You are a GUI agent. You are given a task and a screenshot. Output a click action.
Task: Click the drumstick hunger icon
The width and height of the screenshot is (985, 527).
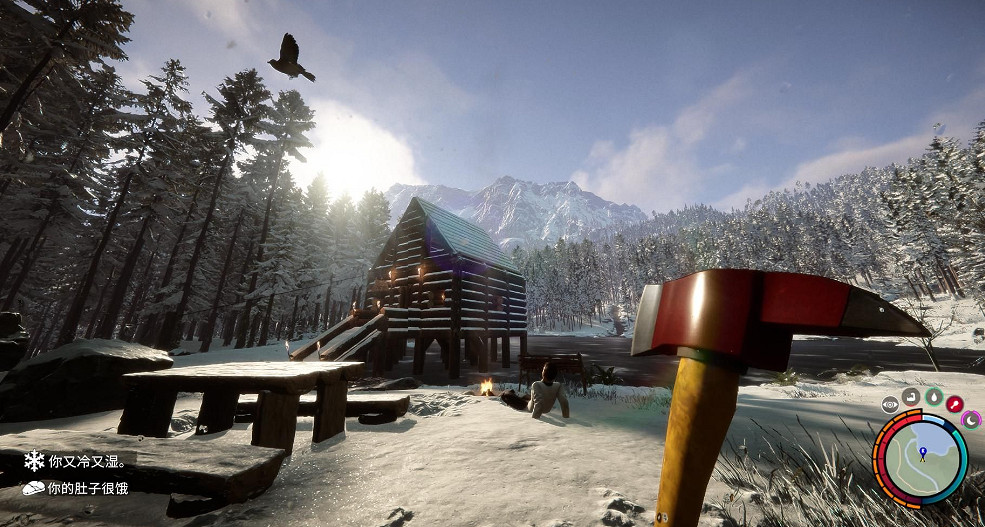(x=954, y=404)
